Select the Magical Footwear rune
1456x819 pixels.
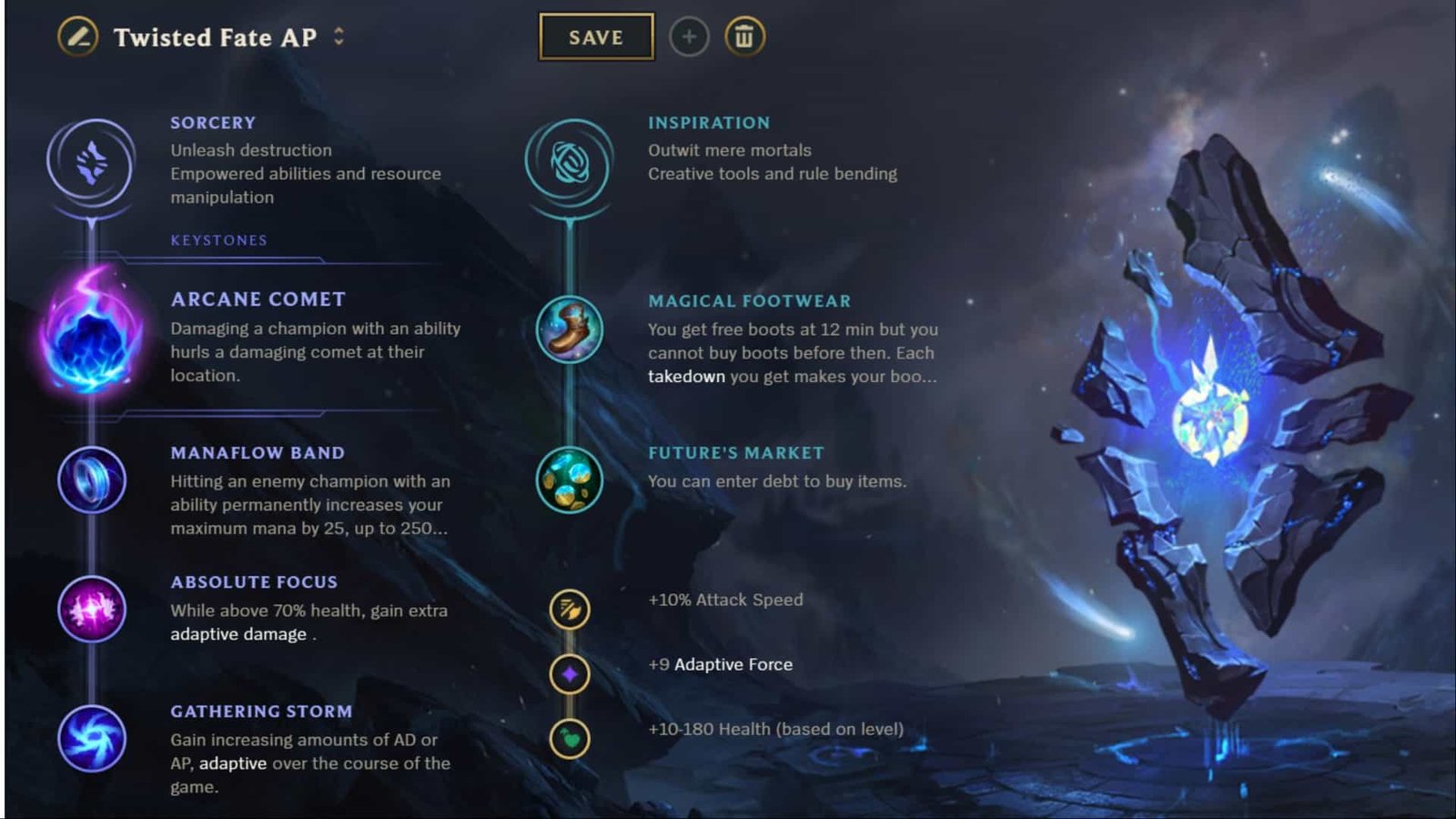pos(569,332)
